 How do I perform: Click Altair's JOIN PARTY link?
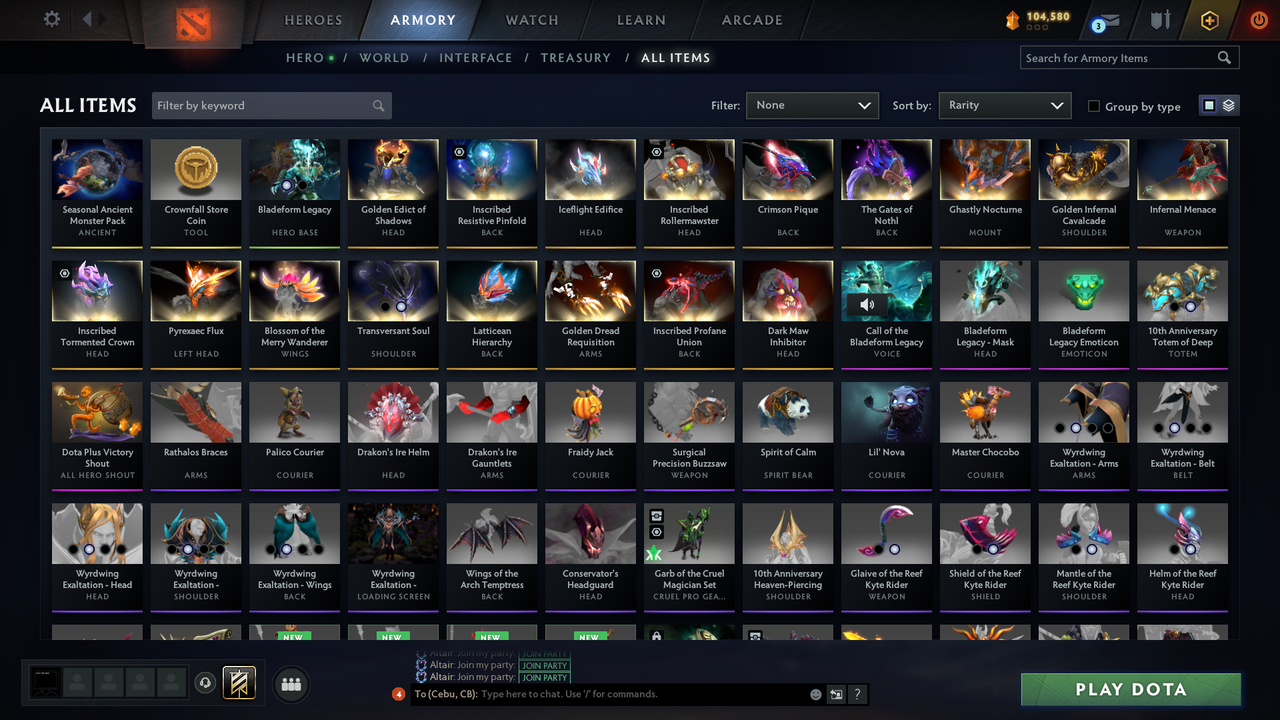coord(545,666)
